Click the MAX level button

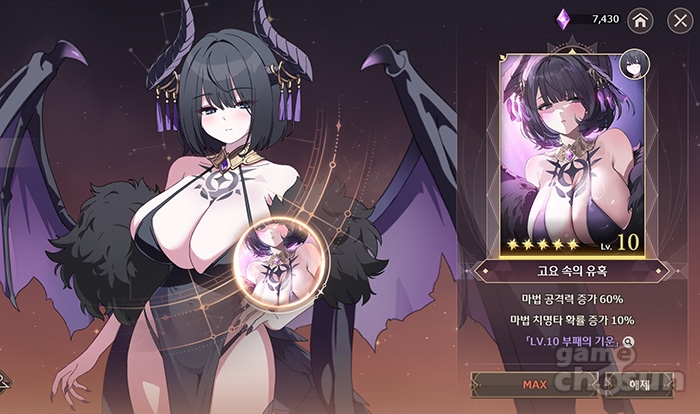534,384
